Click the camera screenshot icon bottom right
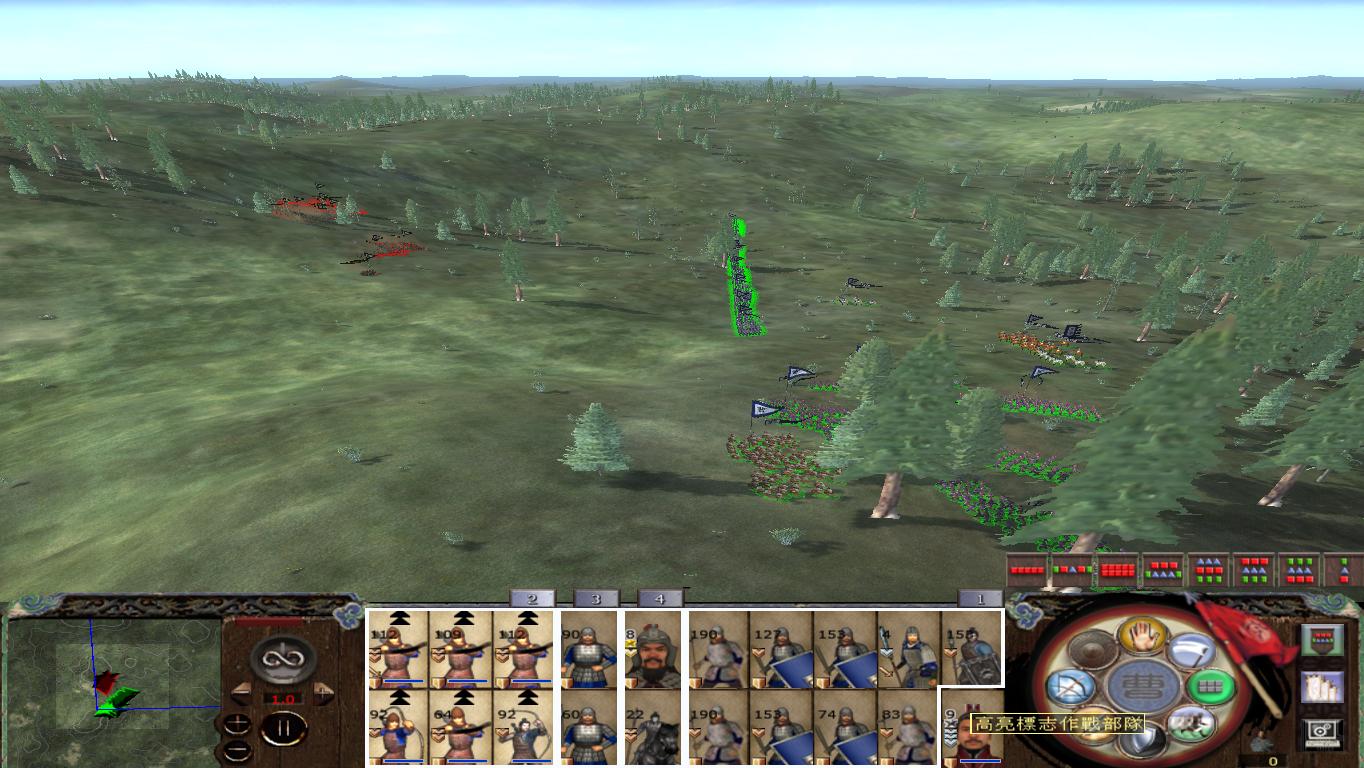This screenshot has width=1364, height=768. [x=1322, y=732]
